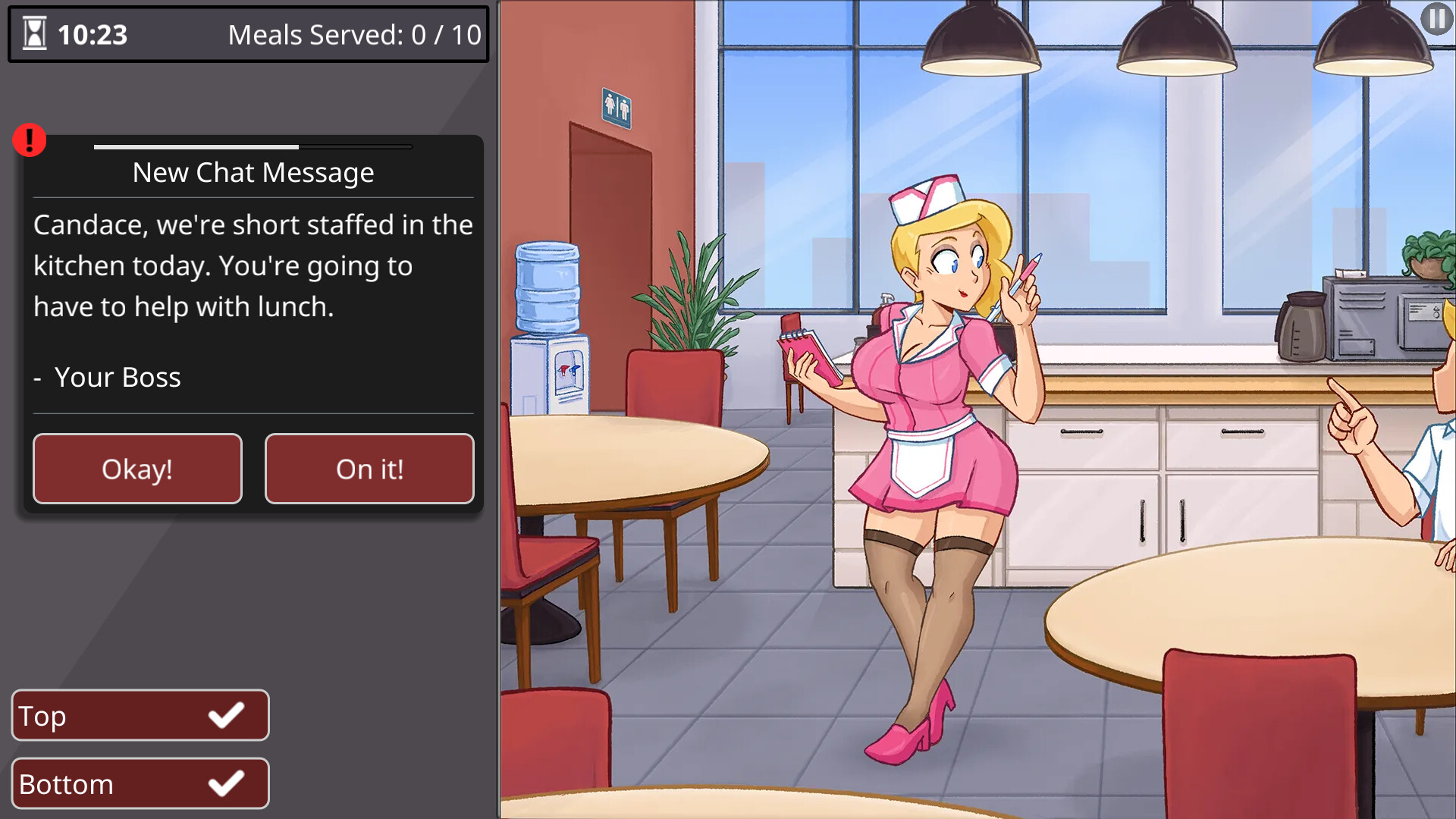1456x819 pixels.
Task: Toggle the Bottom clothing checkbox
Action: (x=226, y=783)
